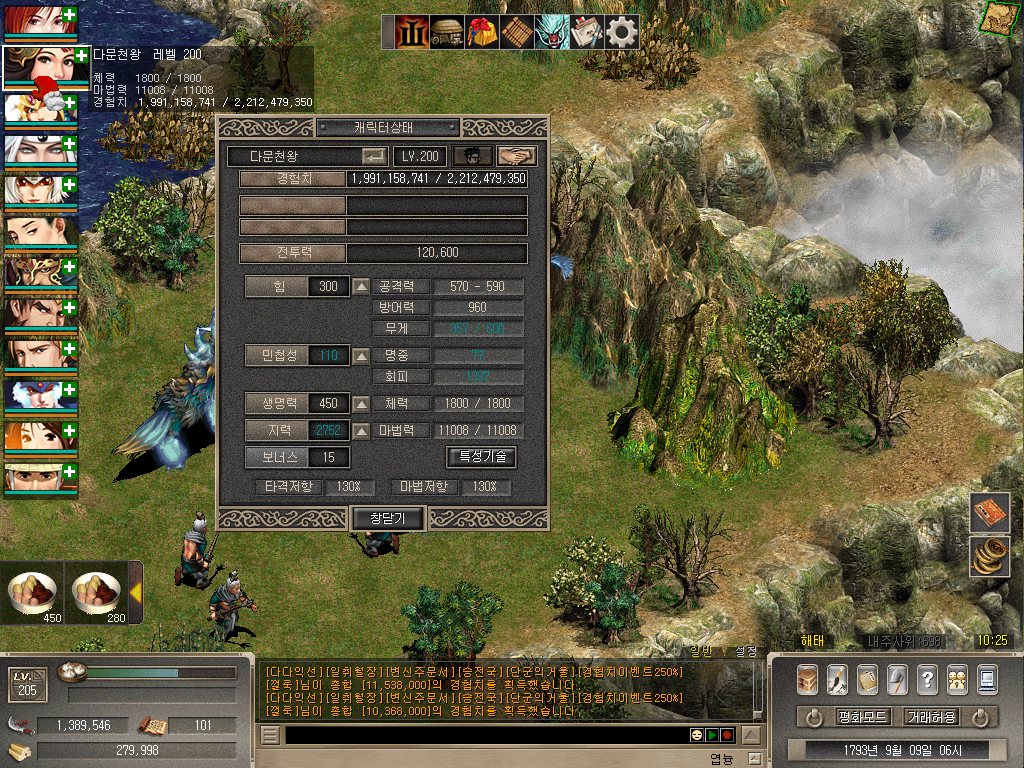Viewport: 1024px width, 768px height.
Task: Select the Santa hat character portrait
Action: pos(40,69)
